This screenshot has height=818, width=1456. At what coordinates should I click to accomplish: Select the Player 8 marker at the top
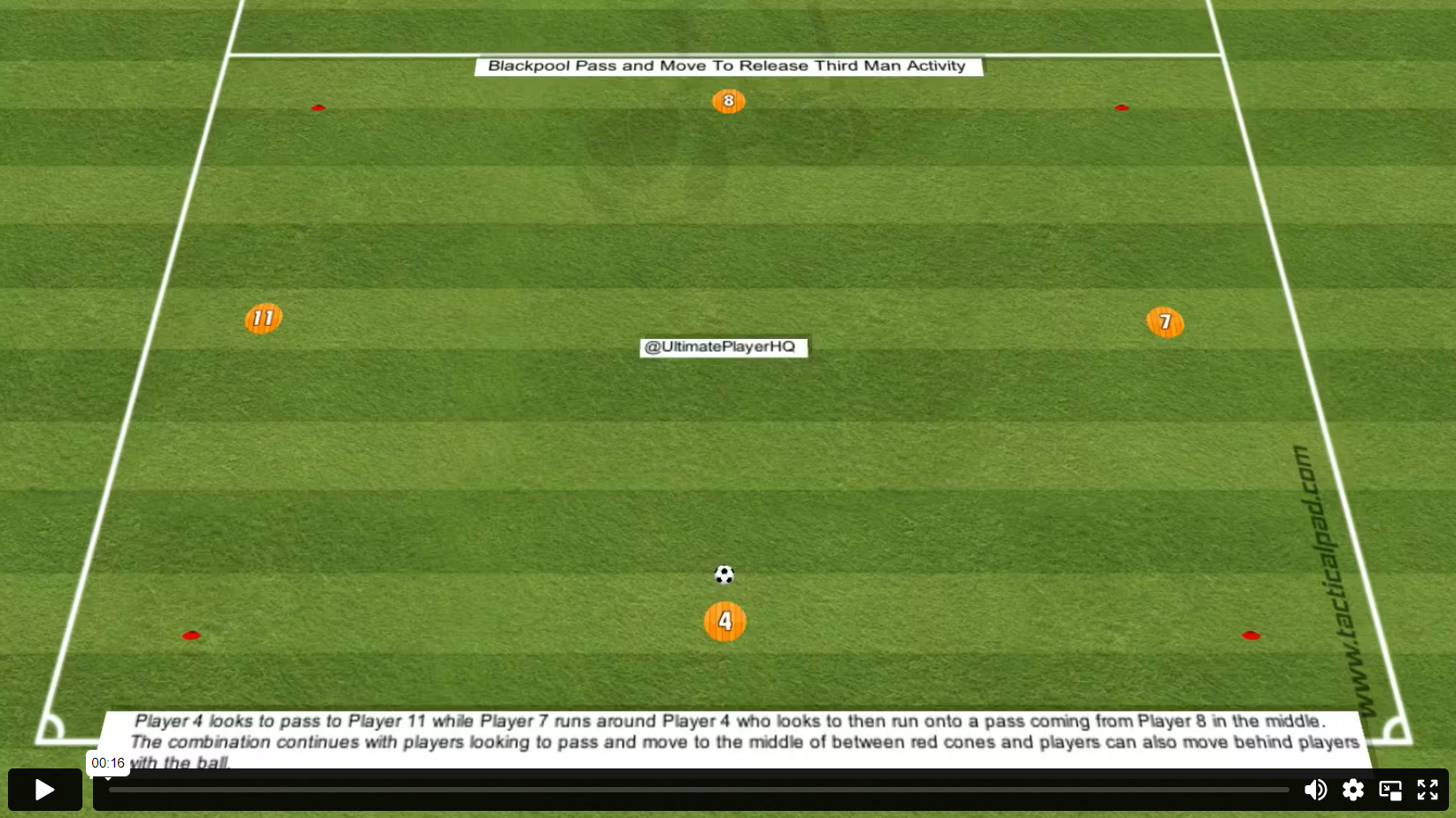[x=728, y=101]
